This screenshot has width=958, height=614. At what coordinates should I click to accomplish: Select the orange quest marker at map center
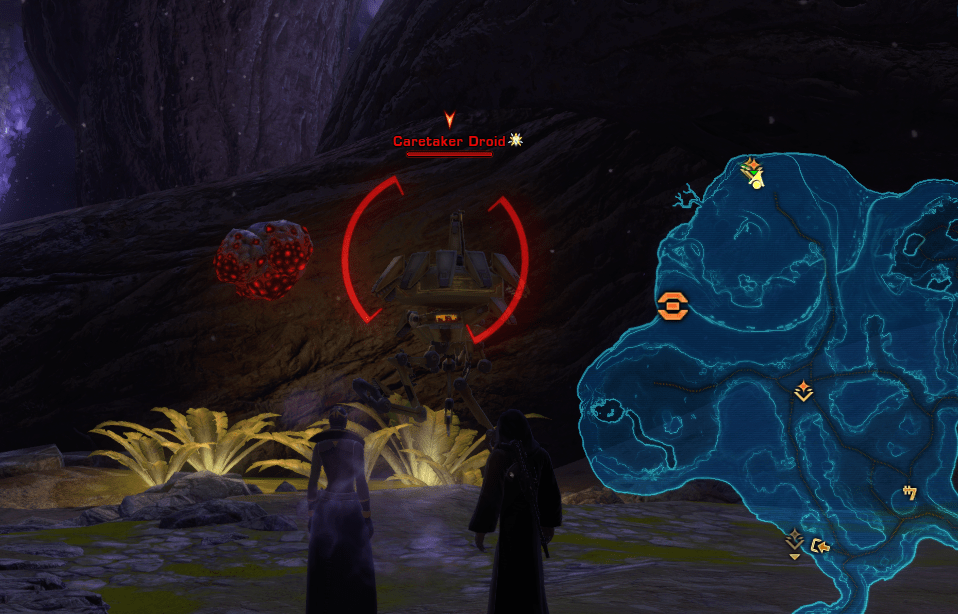click(802, 391)
